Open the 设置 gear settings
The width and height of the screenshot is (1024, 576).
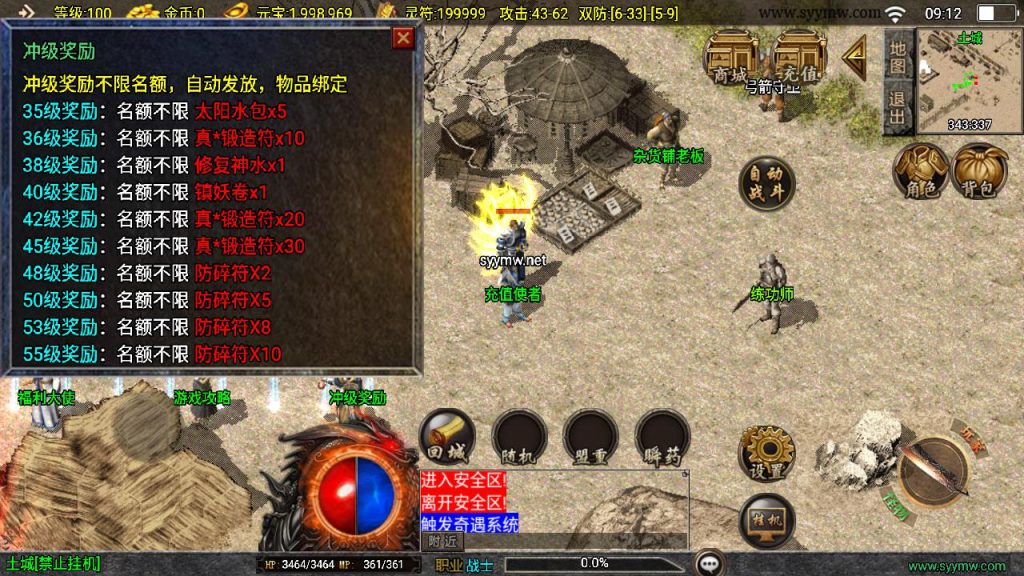pyautogui.click(x=767, y=453)
